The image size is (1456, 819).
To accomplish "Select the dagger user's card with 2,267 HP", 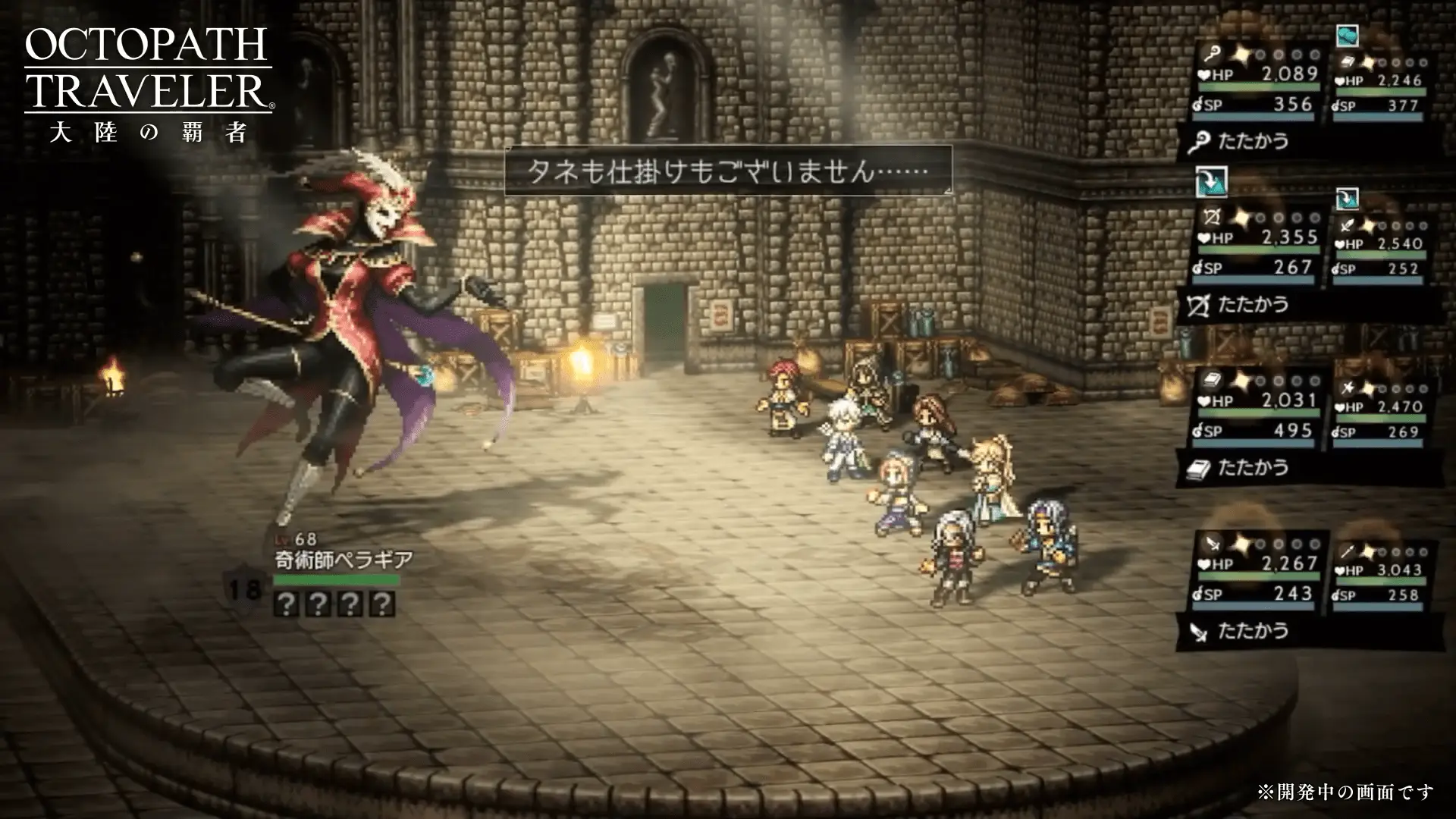I will point(1256,573).
